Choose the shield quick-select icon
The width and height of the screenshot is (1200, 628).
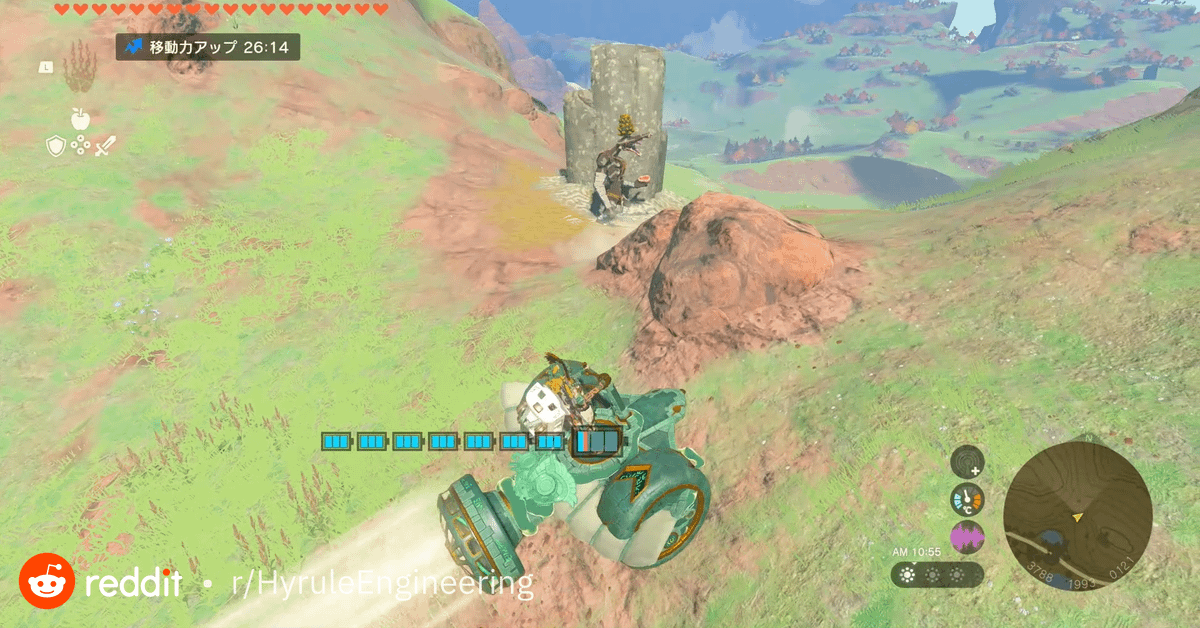(x=56, y=146)
